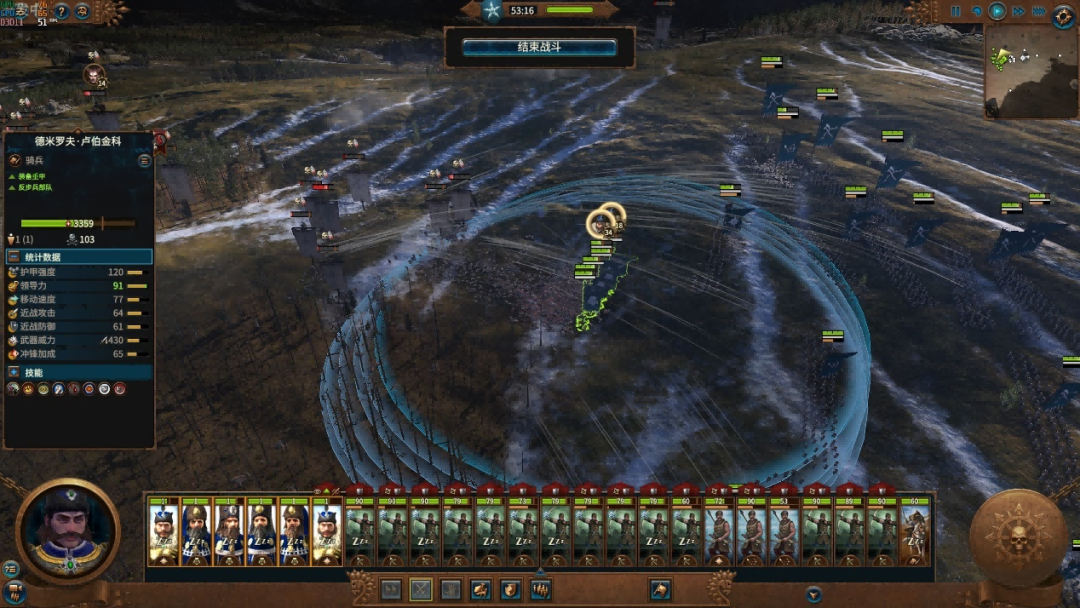1080x608 pixels.
Task: Switch to fastest triple-arrow game speed
Action: [1040, 12]
